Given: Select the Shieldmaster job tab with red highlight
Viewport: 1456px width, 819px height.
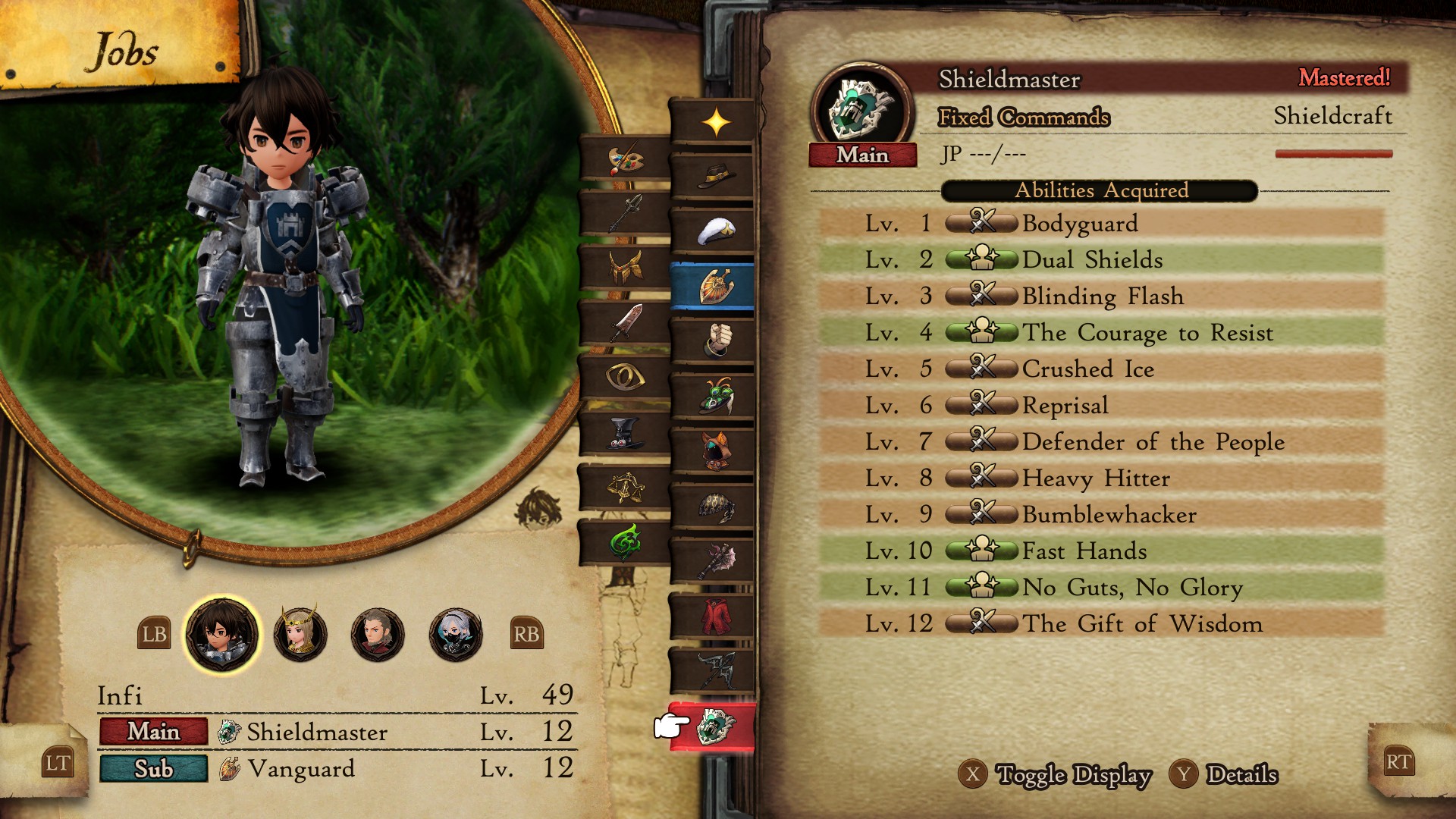Looking at the screenshot, I should click(713, 726).
